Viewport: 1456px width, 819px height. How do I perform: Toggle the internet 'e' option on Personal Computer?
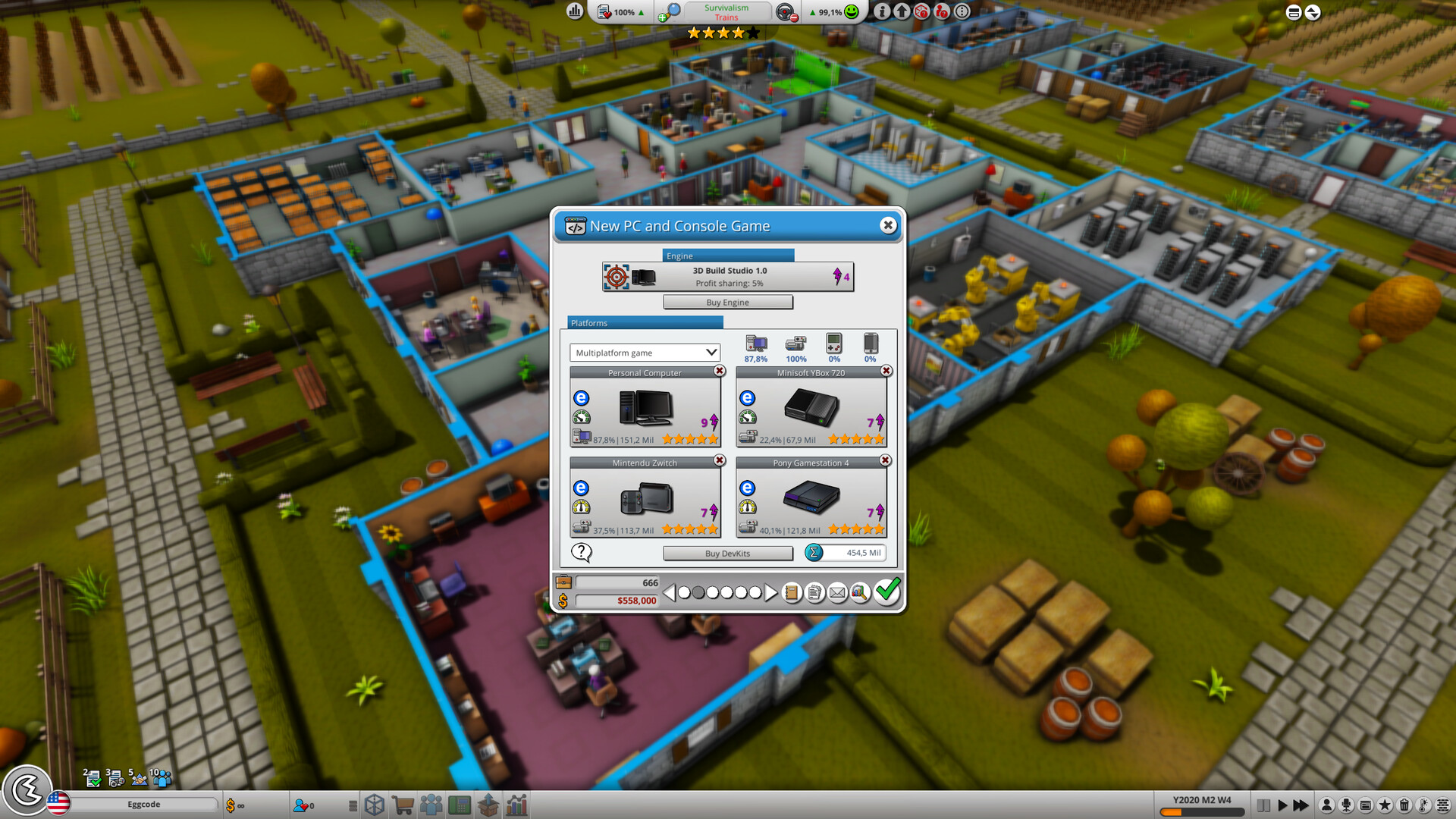[x=581, y=397]
